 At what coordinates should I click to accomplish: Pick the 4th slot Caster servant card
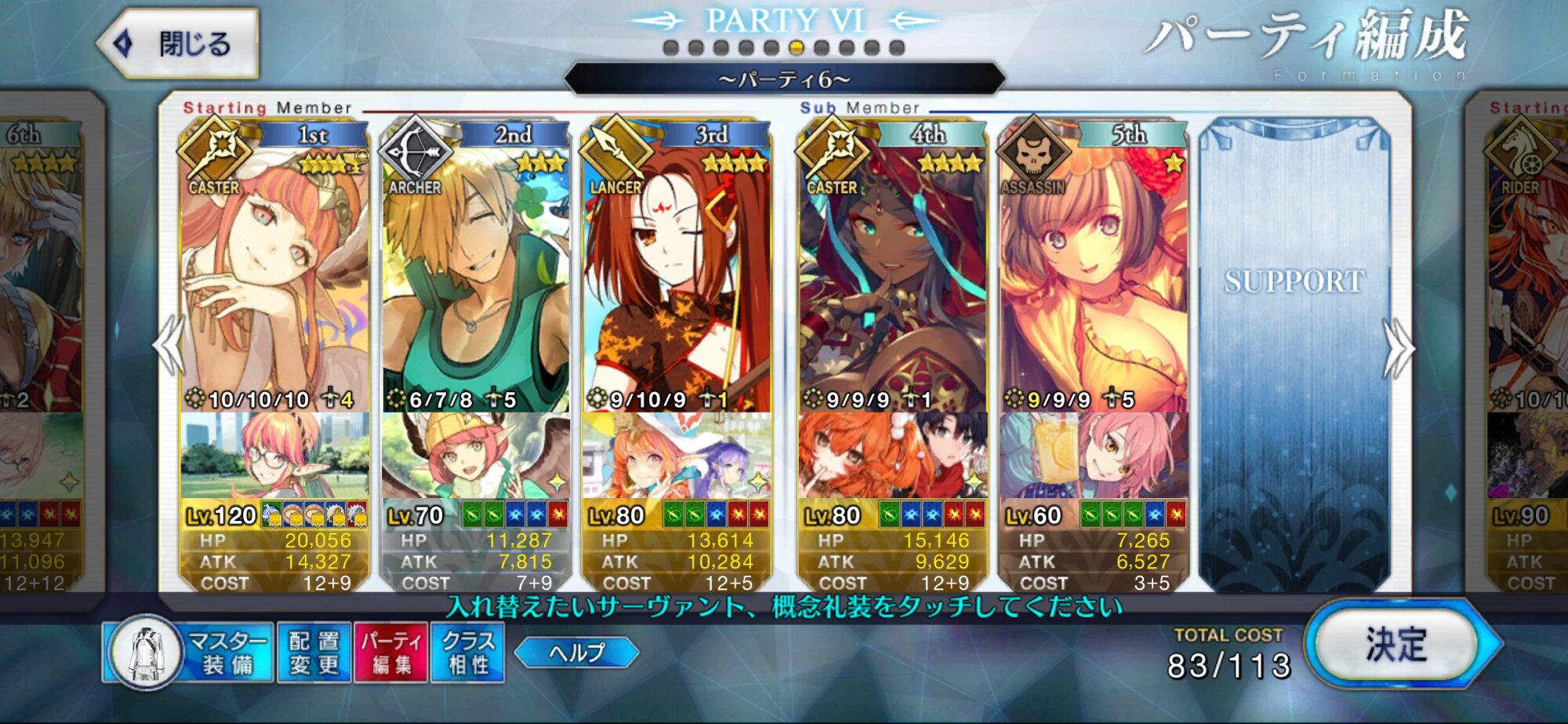tap(892, 275)
